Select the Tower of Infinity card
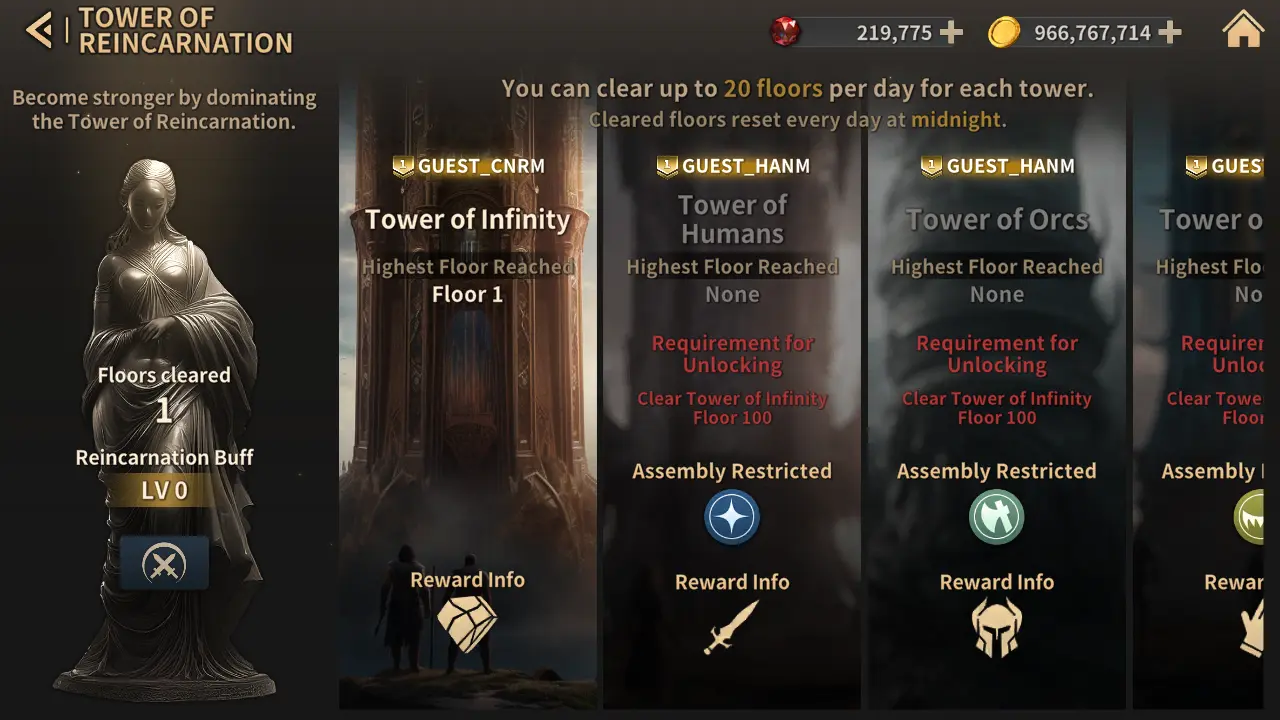Screen dimensions: 1280x720 point(467,400)
